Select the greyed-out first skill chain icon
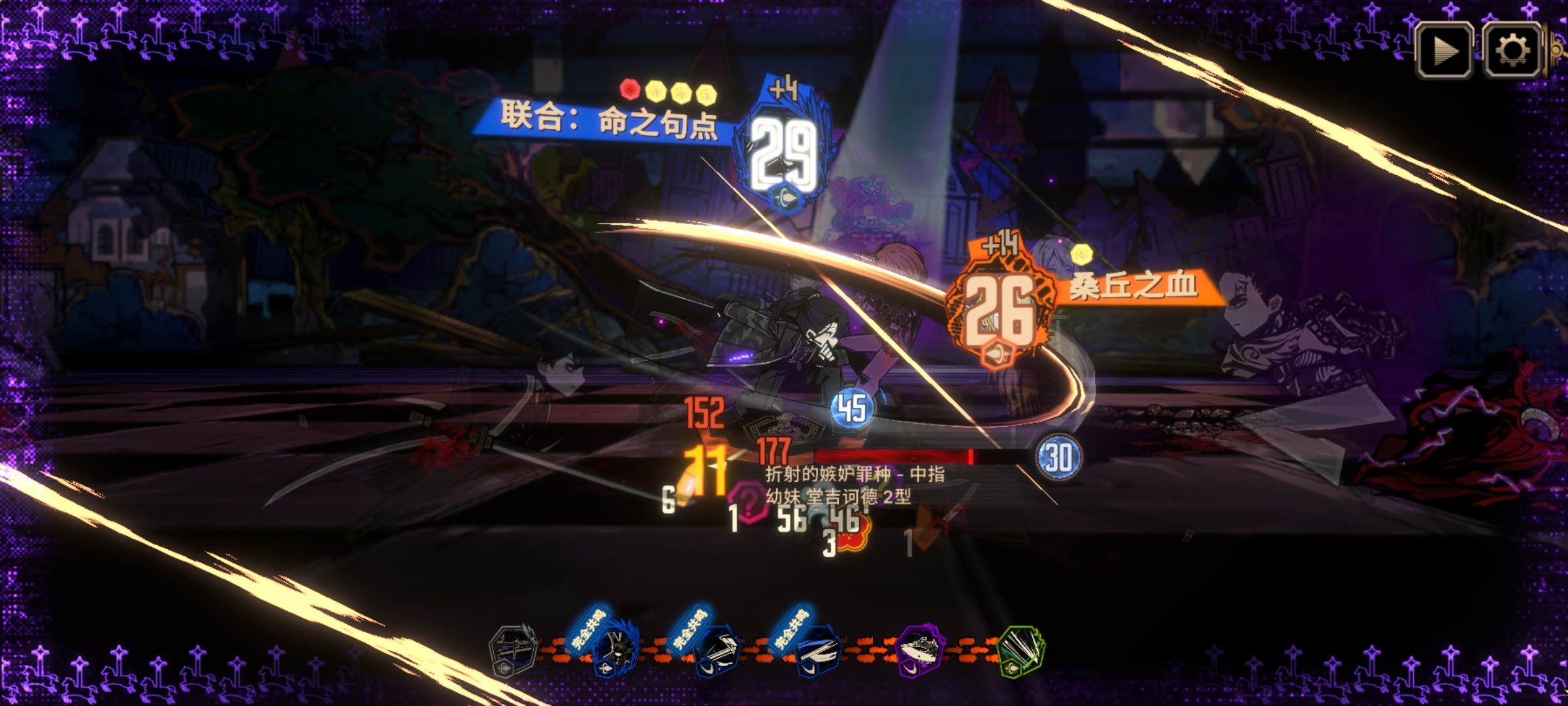The height and width of the screenshot is (706, 1568). tap(512, 650)
